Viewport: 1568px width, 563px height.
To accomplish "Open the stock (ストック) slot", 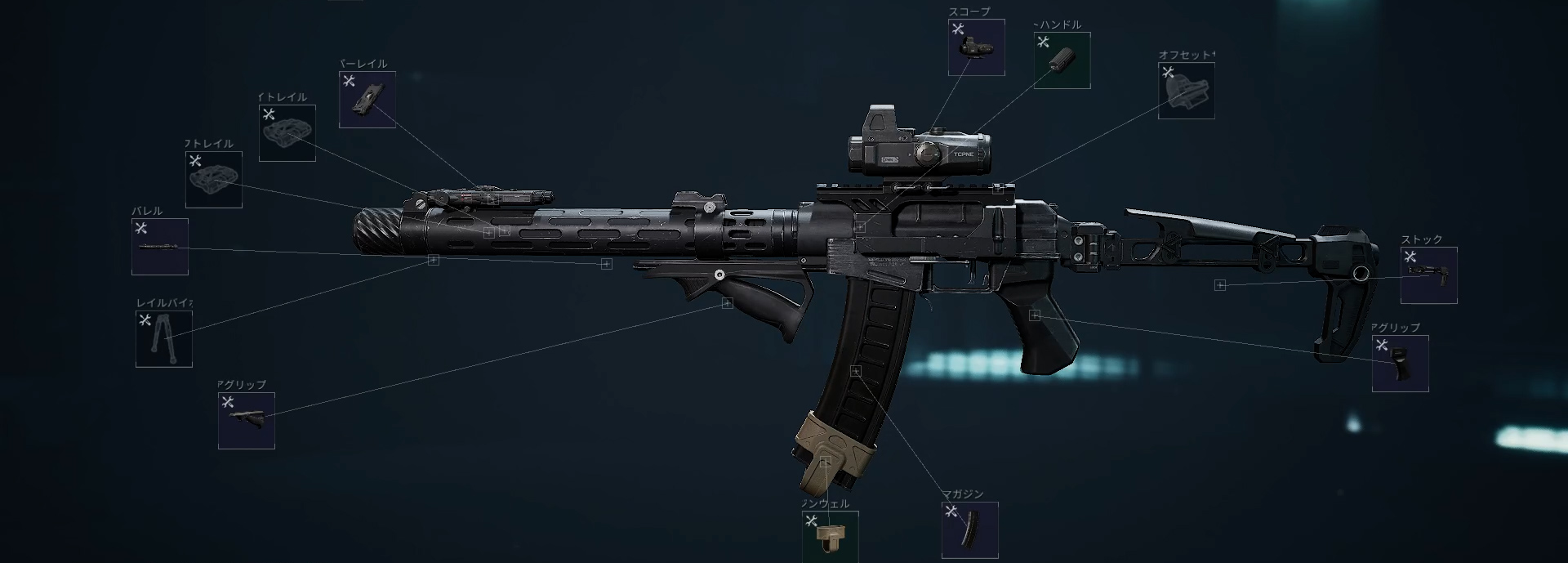I will coord(1428,276).
